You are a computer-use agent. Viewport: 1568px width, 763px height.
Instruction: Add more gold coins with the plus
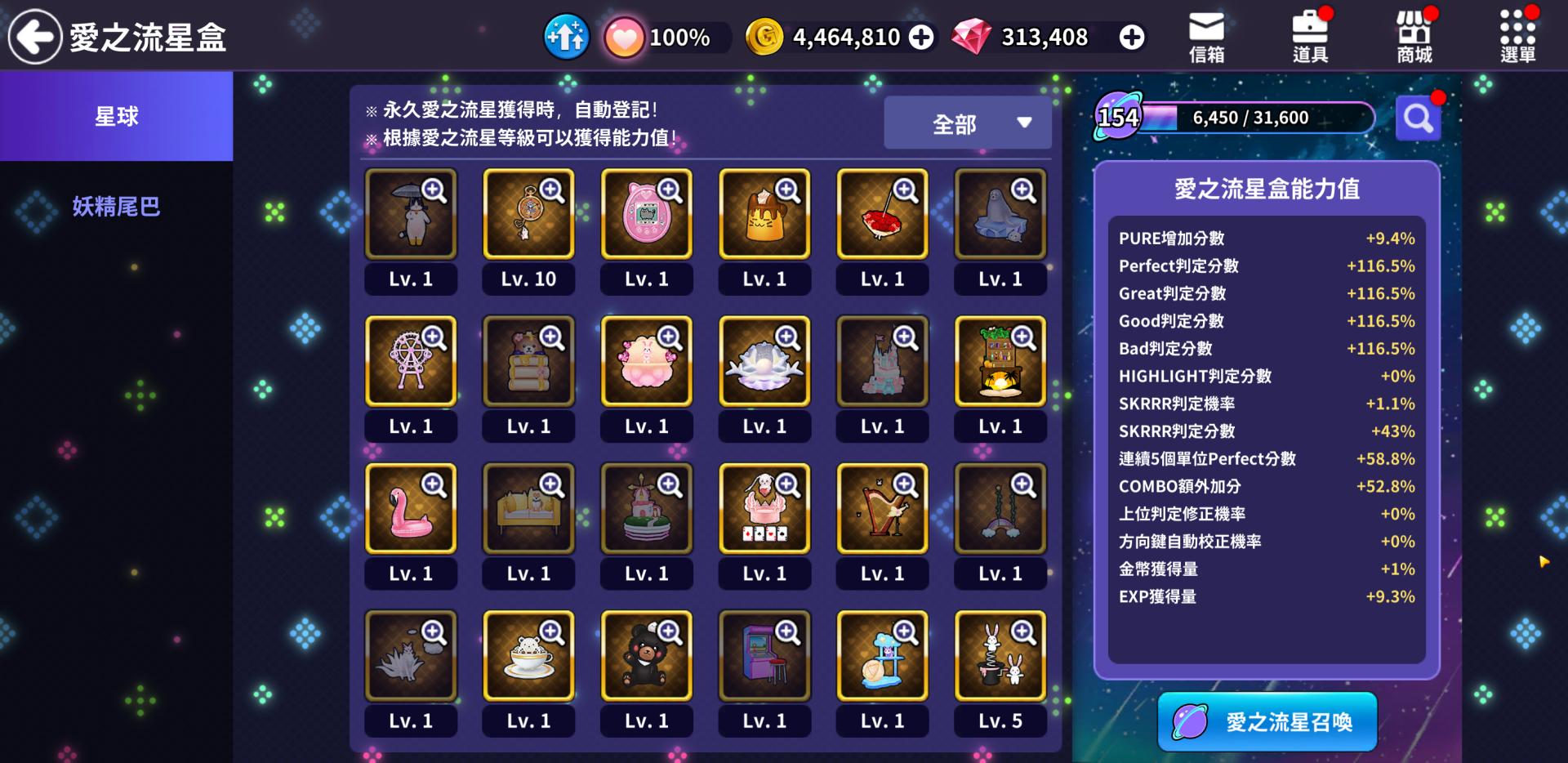[x=921, y=37]
